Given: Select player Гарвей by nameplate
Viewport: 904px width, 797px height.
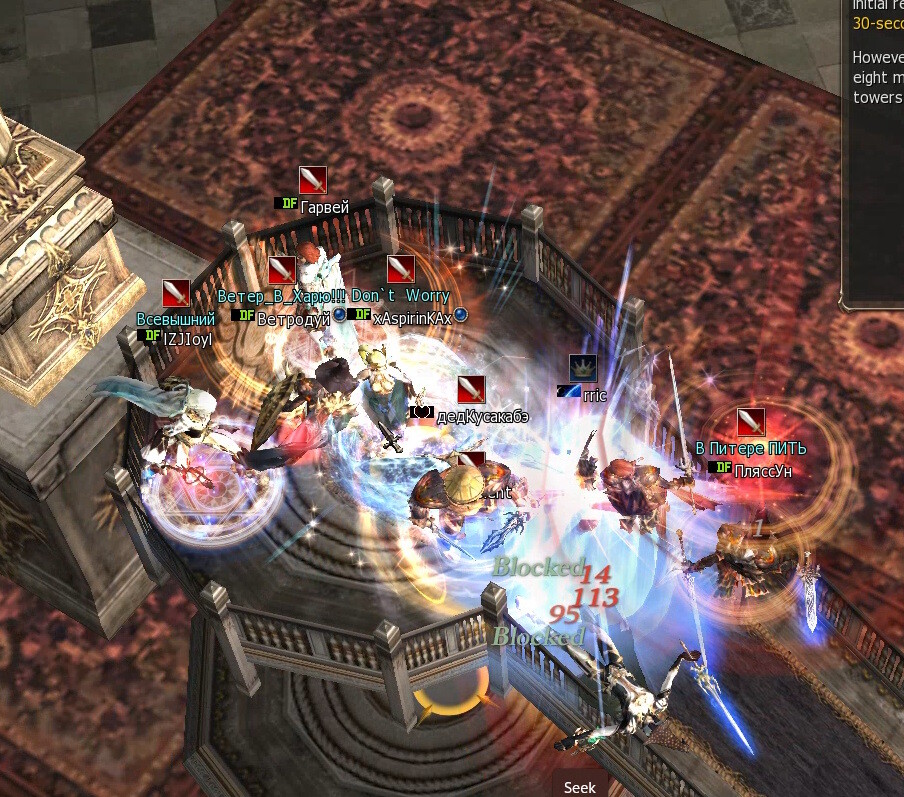Looking at the screenshot, I should point(324,208).
